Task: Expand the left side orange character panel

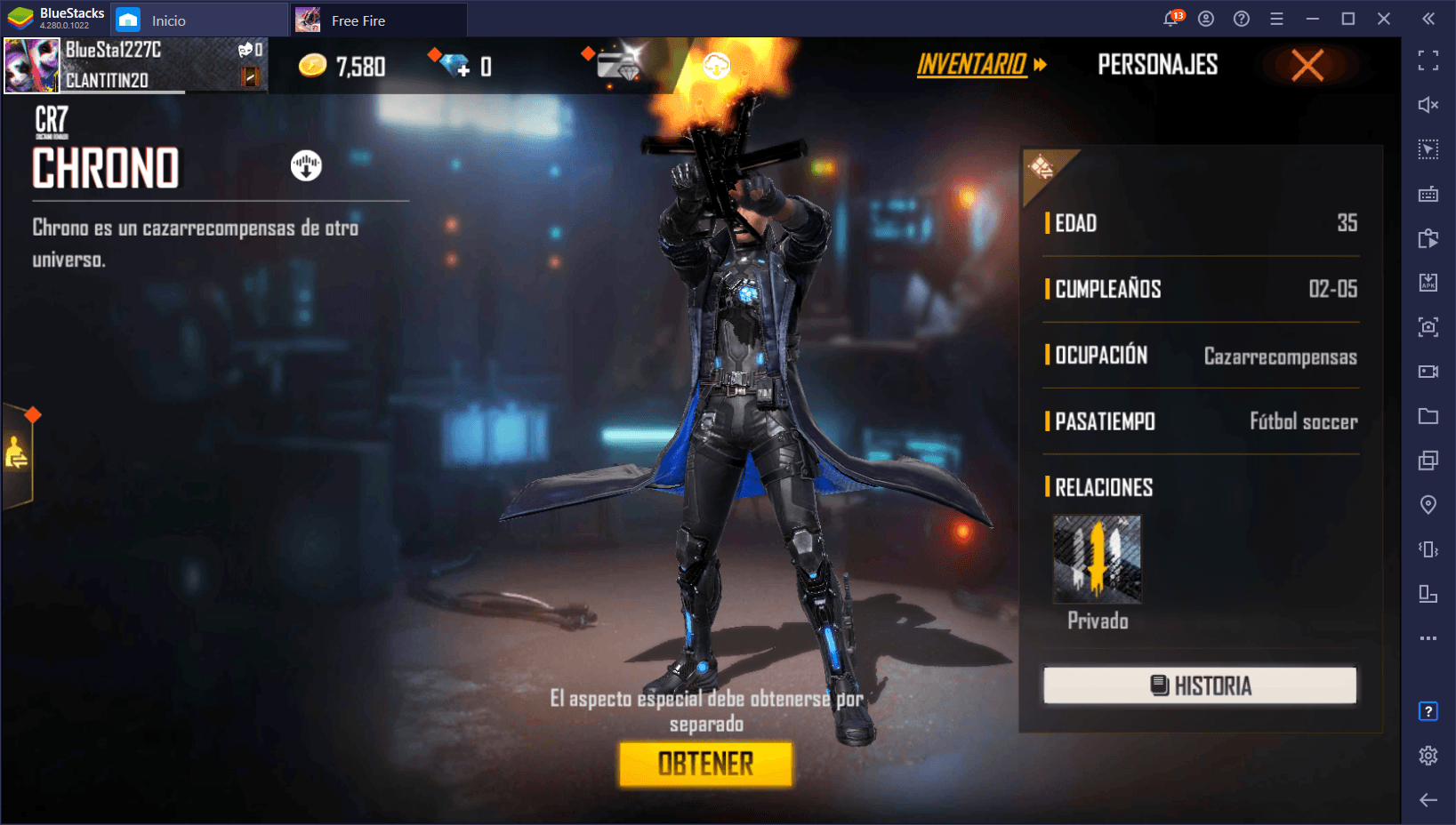Action: pyautogui.click(x=17, y=454)
